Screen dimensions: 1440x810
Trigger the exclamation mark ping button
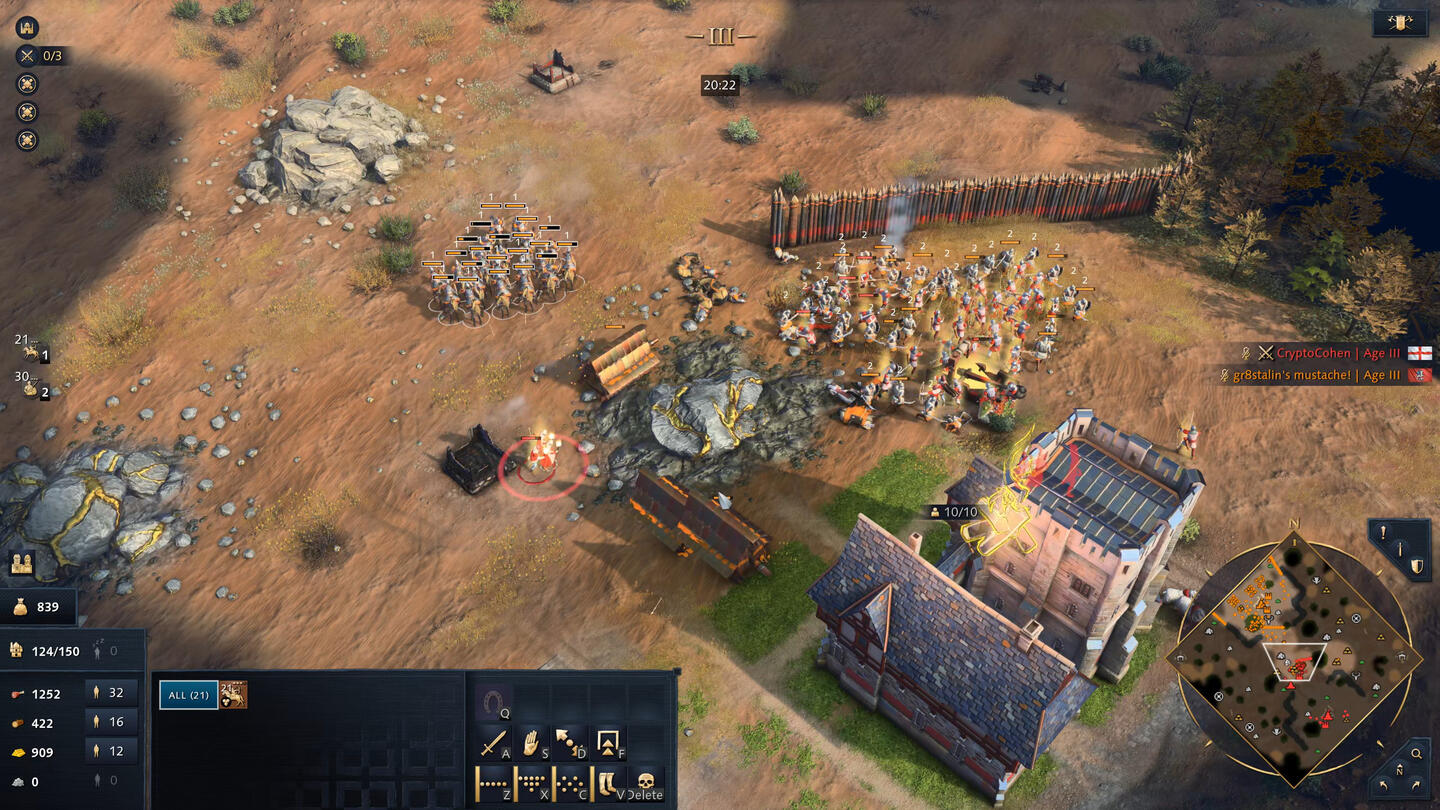point(1383,533)
